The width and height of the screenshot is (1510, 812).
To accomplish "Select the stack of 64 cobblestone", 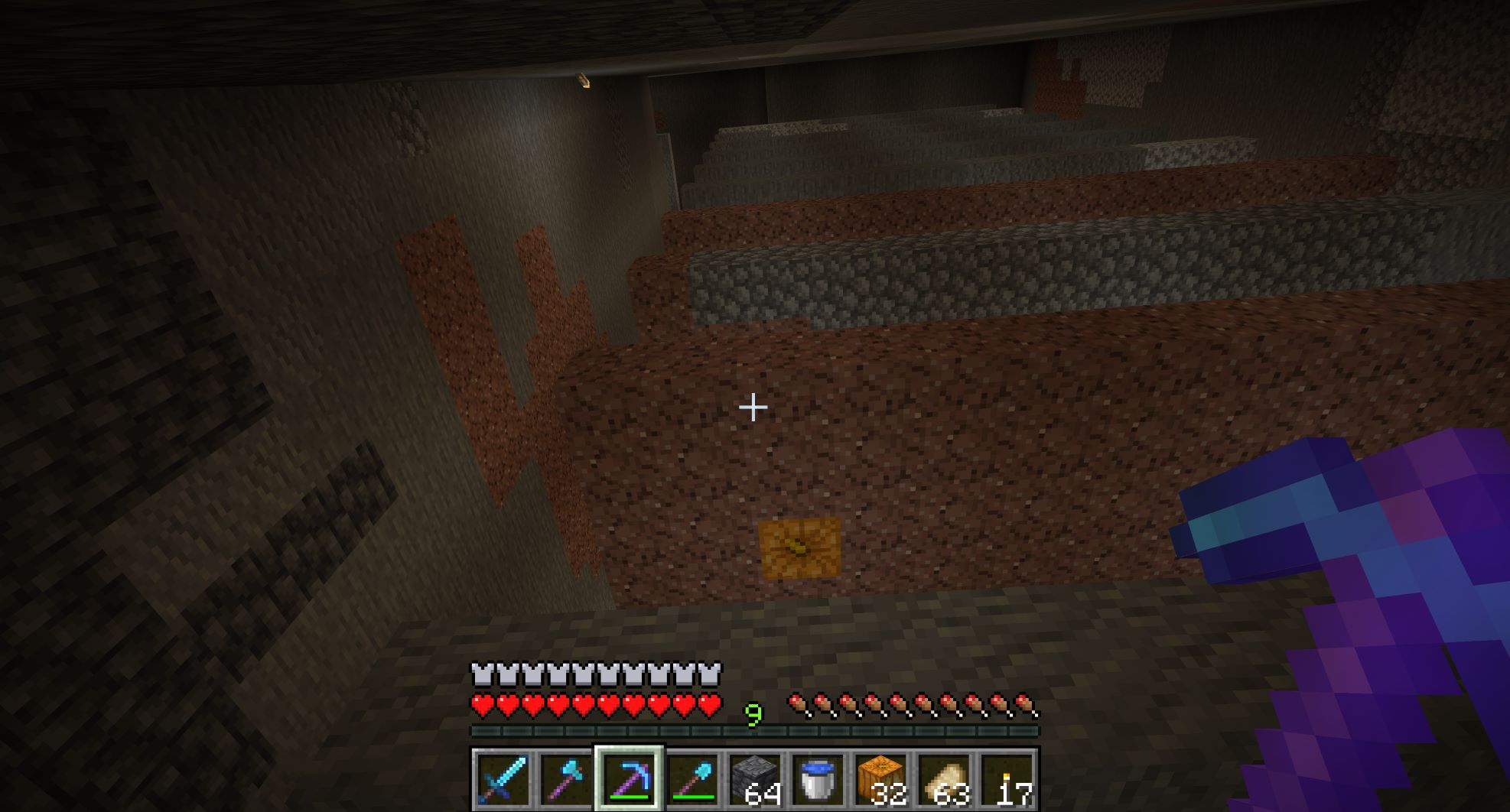I will (x=755, y=779).
